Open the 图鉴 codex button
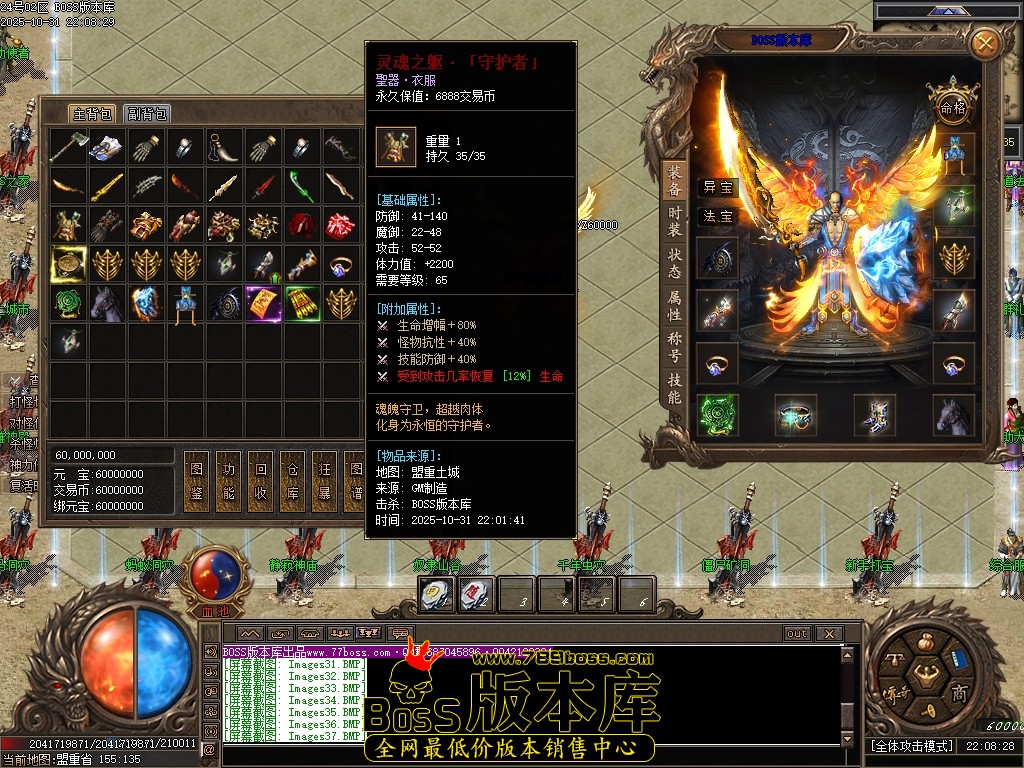Screen dimensions: 1024x768 (196, 481)
